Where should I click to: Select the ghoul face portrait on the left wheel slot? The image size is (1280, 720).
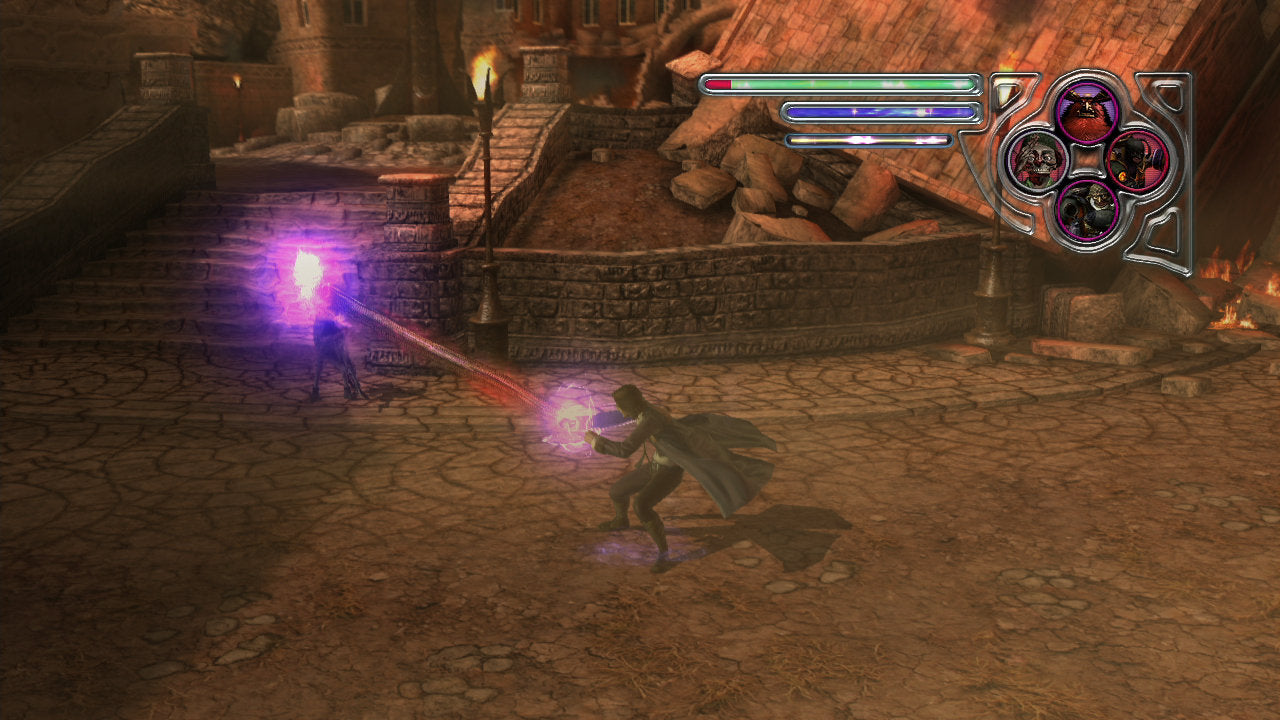1038,162
